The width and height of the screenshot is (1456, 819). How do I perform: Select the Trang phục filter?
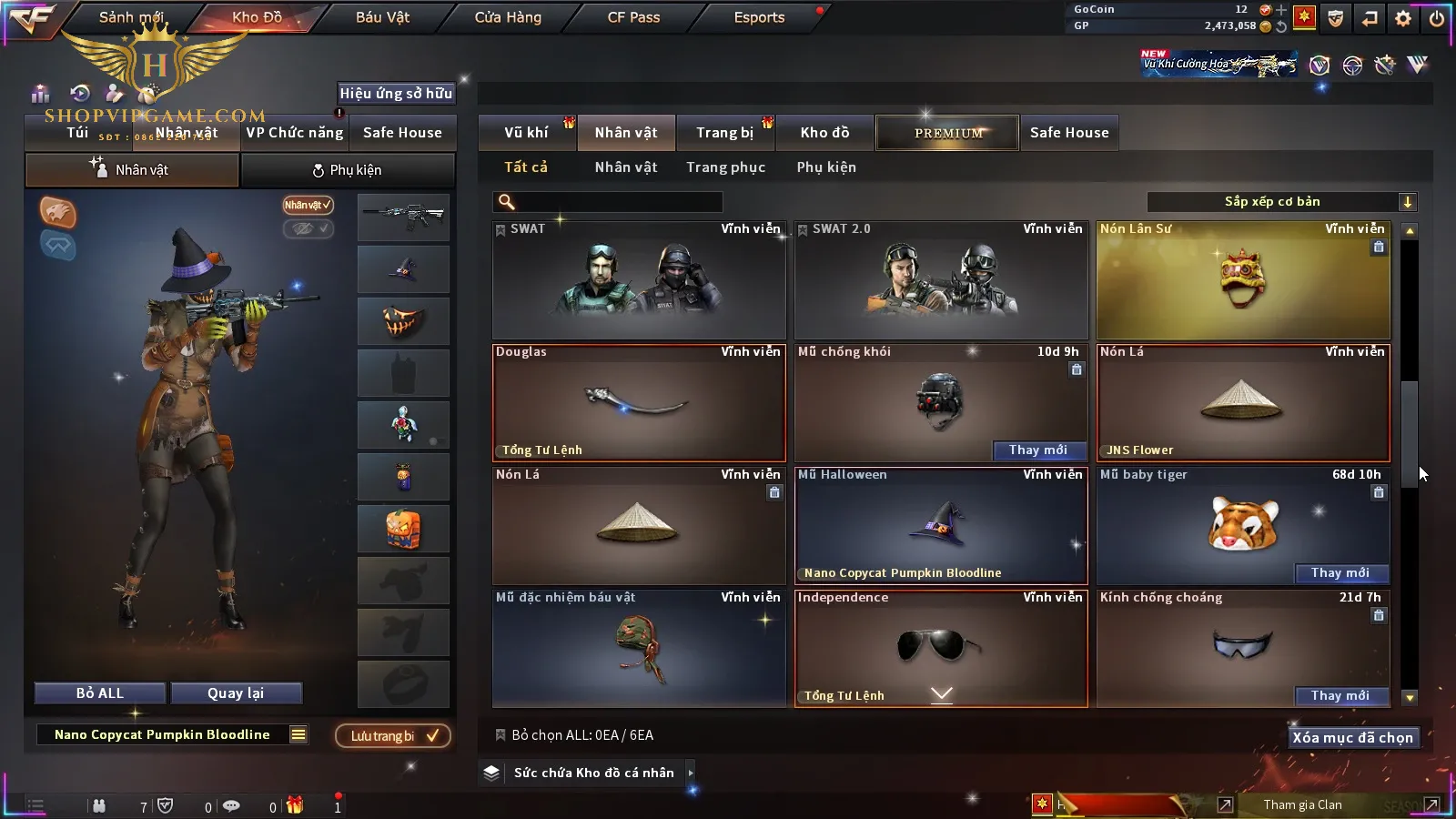pos(725,167)
